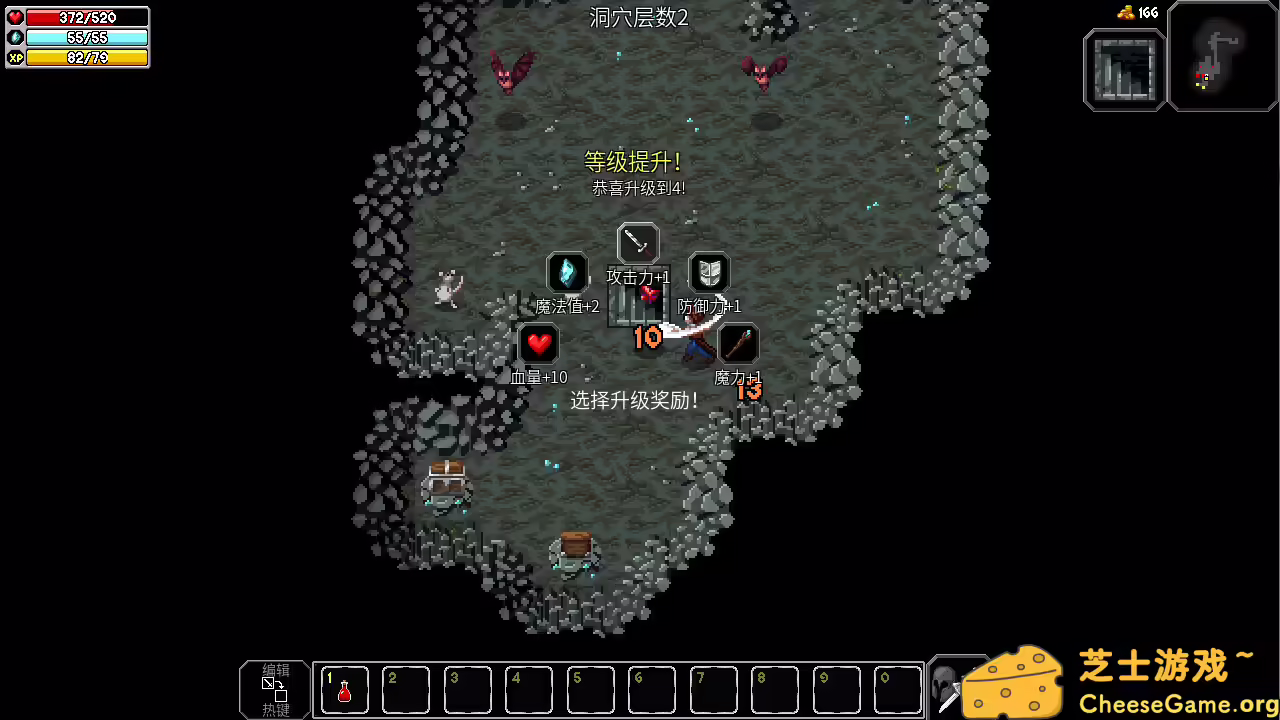The height and width of the screenshot is (720, 1280).
Task: Pick the 防御力+1 shield reward icon
Action: pyautogui.click(x=709, y=272)
